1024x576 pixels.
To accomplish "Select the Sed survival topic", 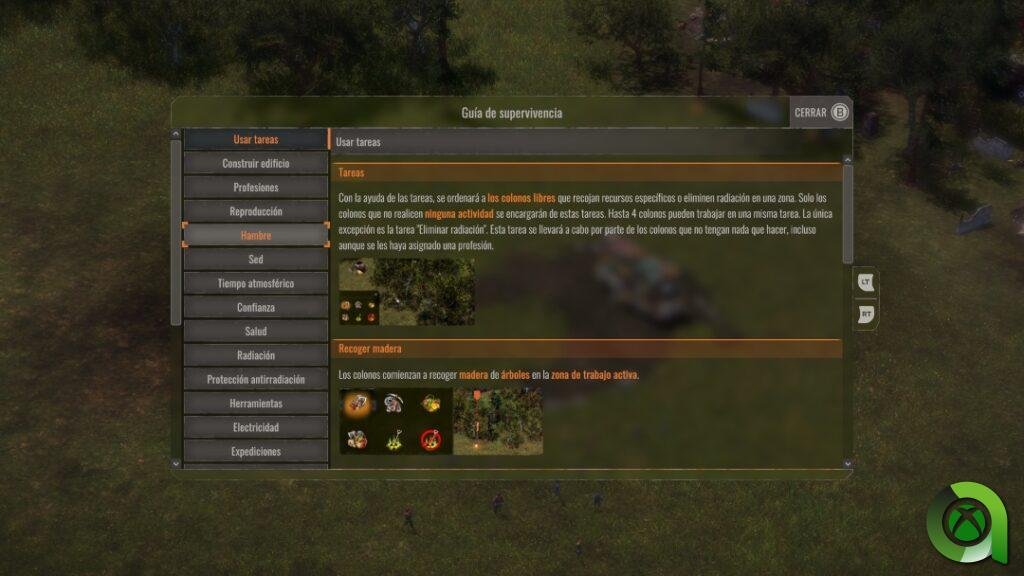I will [256, 259].
